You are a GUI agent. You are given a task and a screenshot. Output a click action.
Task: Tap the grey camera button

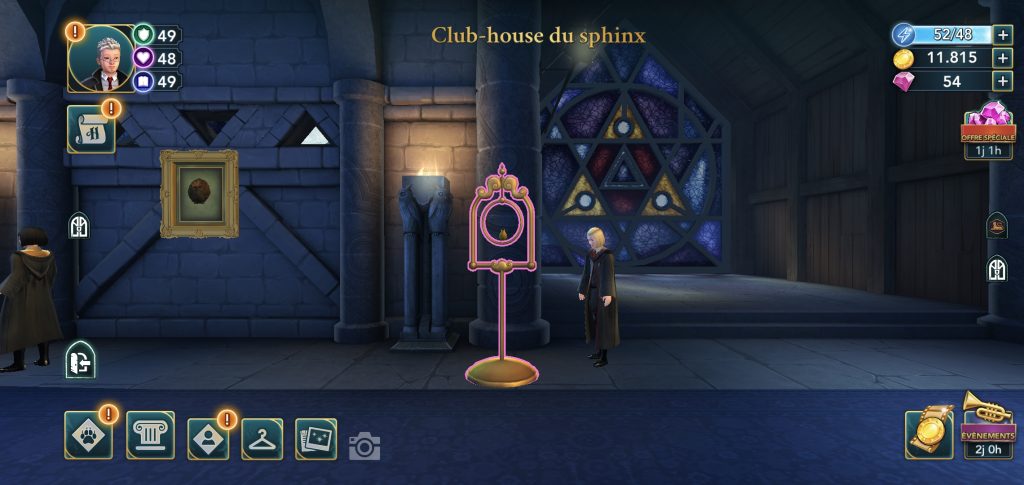click(x=365, y=446)
